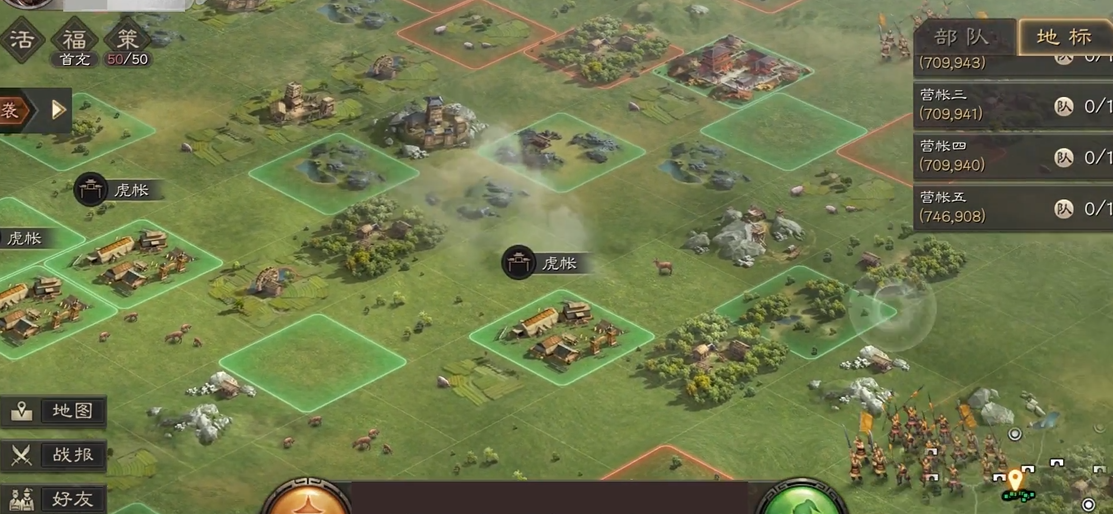The image size is (1113, 514).
Task: Switch to the 部队 troops tab
Action: pos(963,37)
